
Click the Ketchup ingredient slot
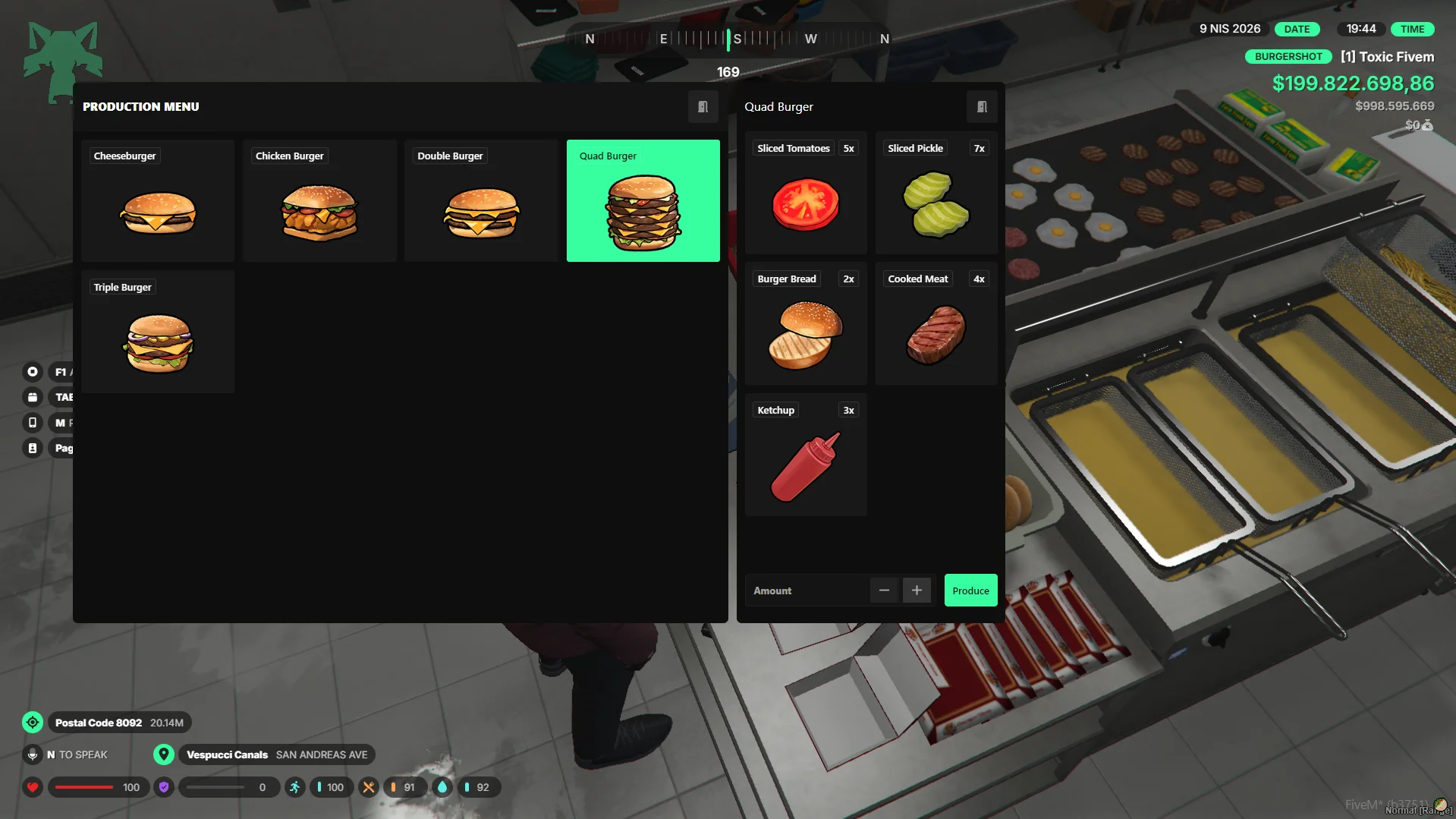point(806,455)
